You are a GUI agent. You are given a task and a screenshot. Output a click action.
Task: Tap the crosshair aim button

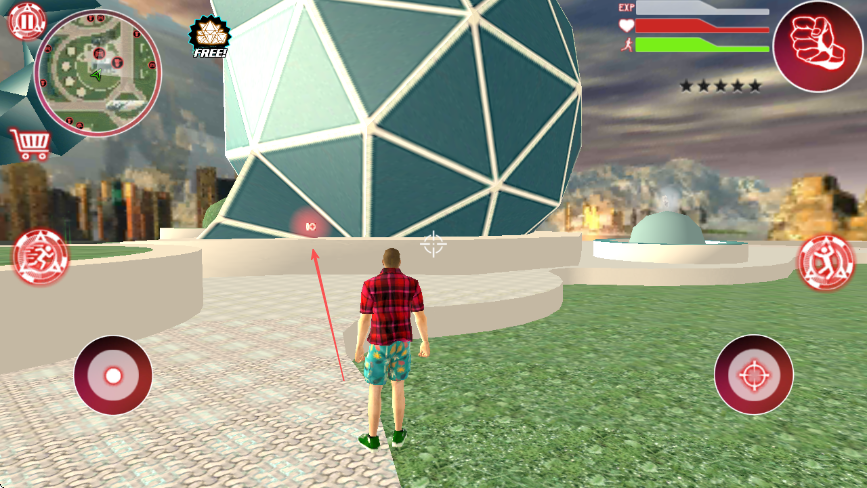753,375
